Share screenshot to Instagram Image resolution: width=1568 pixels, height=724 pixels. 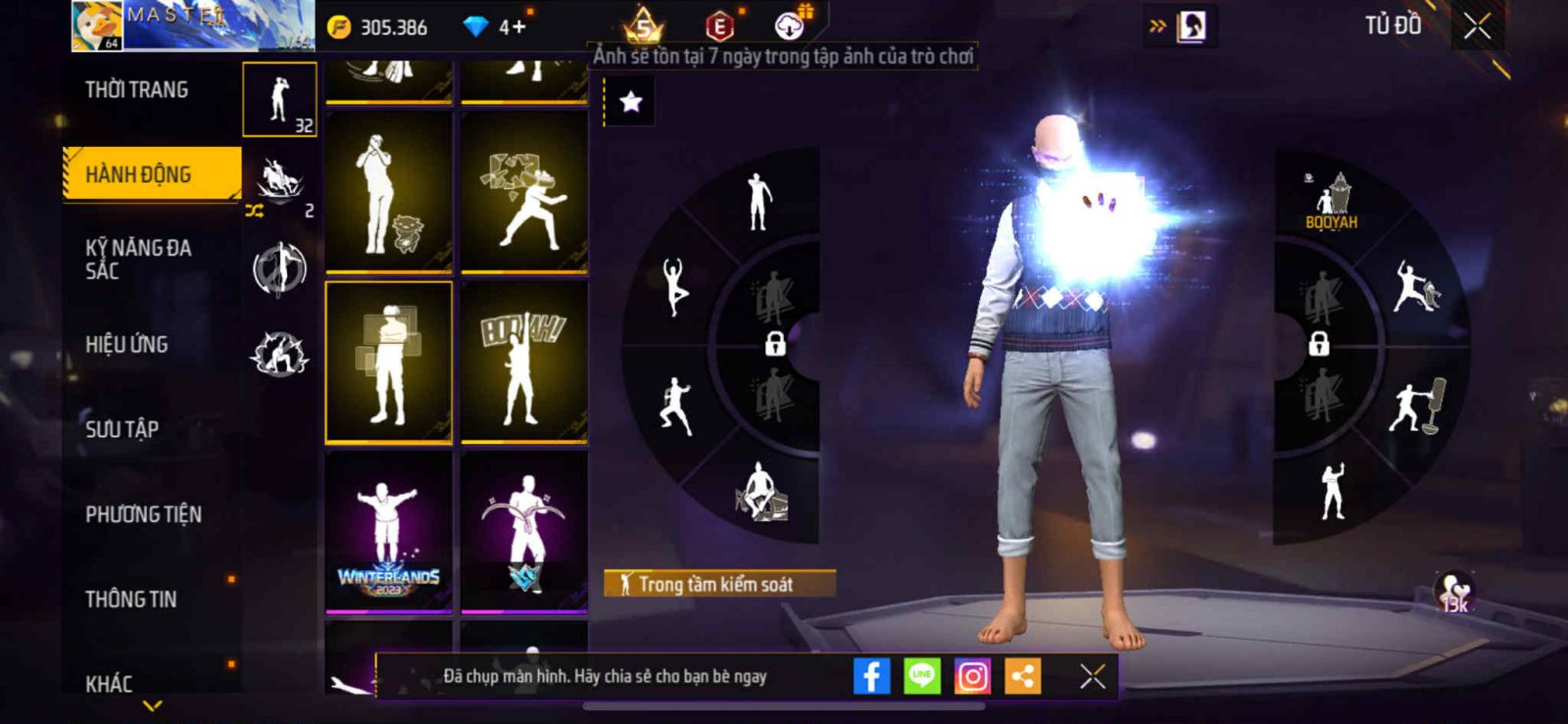tap(972, 676)
